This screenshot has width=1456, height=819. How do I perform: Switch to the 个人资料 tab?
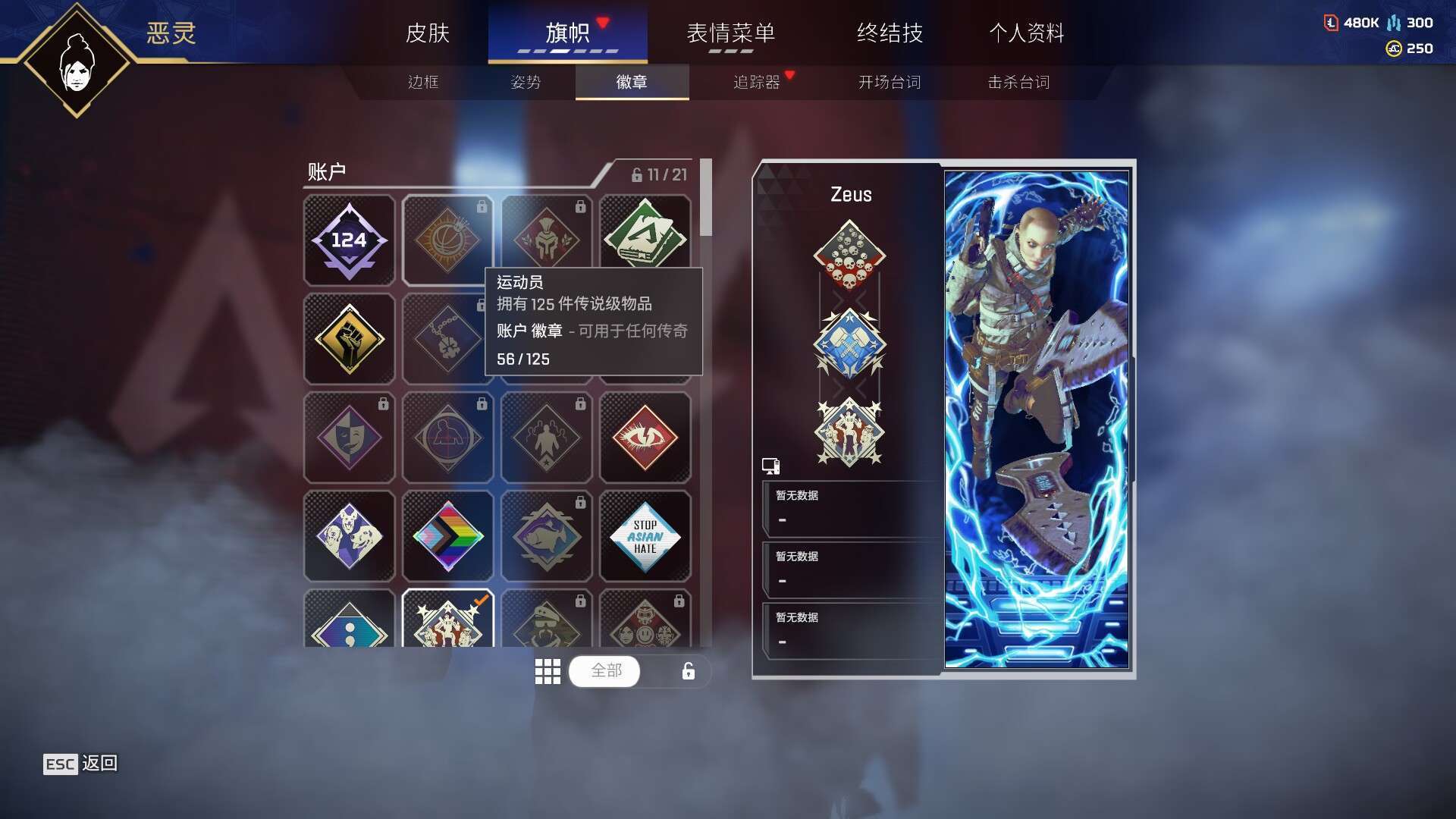click(x=1028, y=33)
